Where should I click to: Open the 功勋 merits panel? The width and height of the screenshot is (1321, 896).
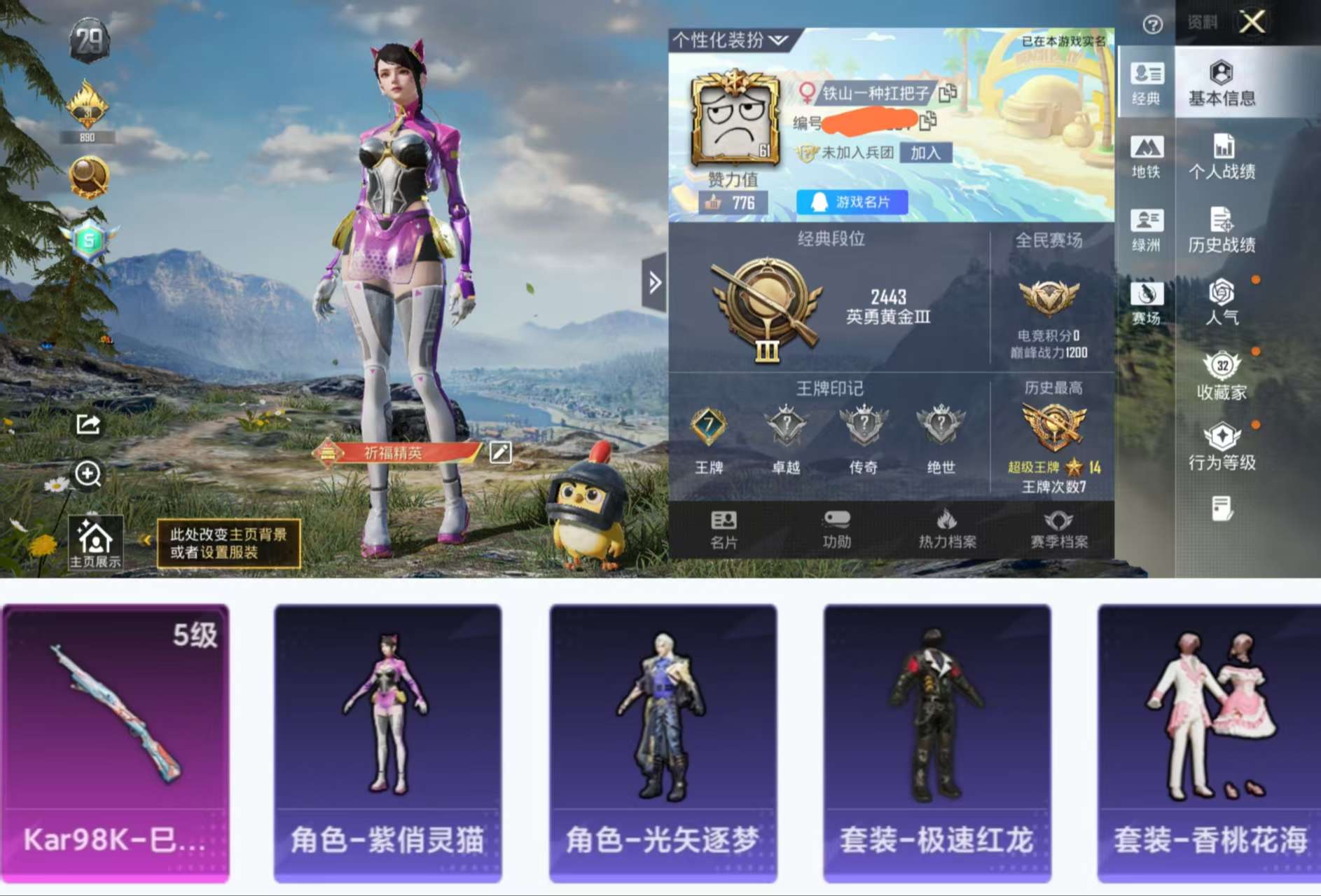[835, 529]
